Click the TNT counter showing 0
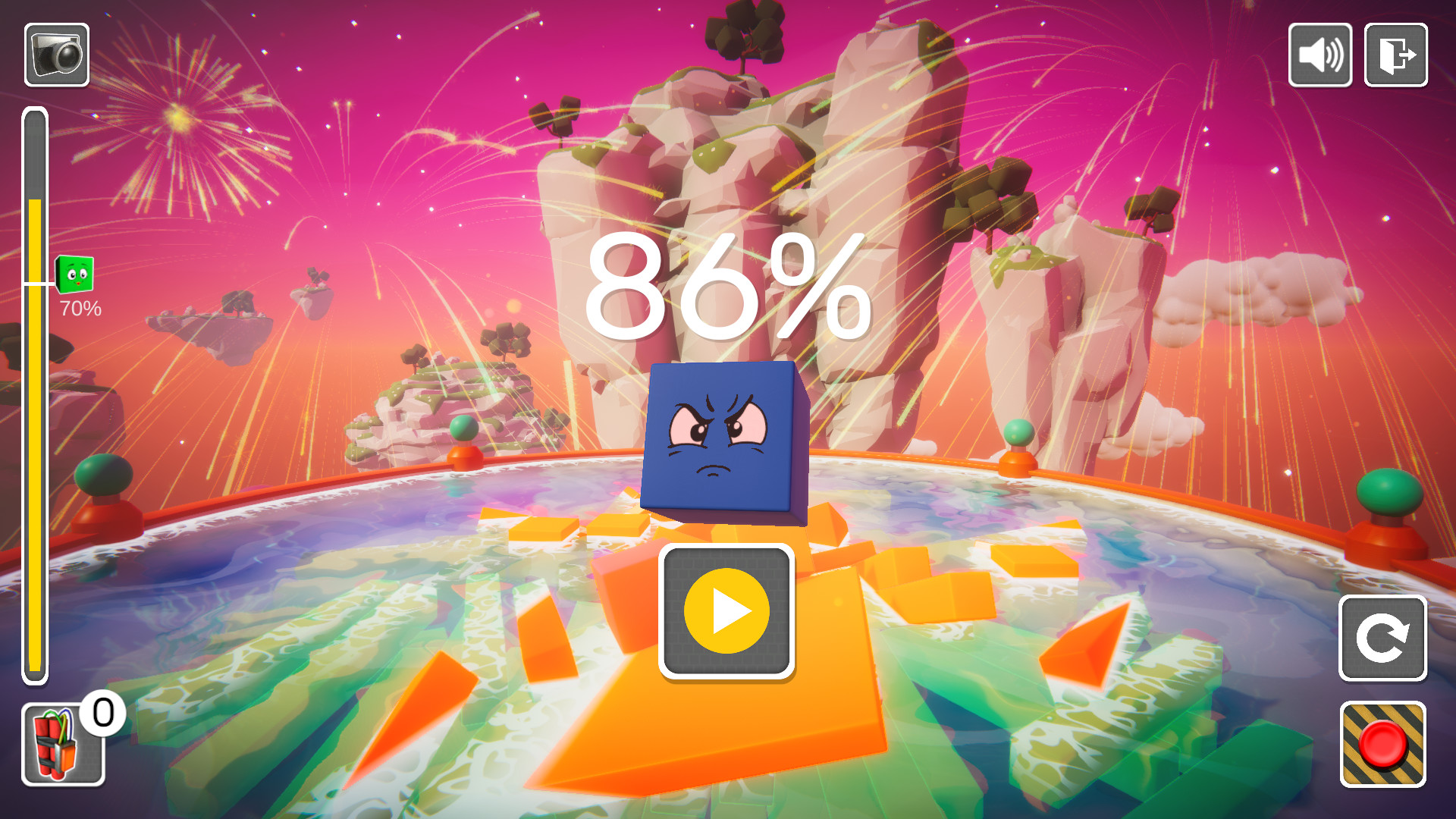 coord(102,711)
